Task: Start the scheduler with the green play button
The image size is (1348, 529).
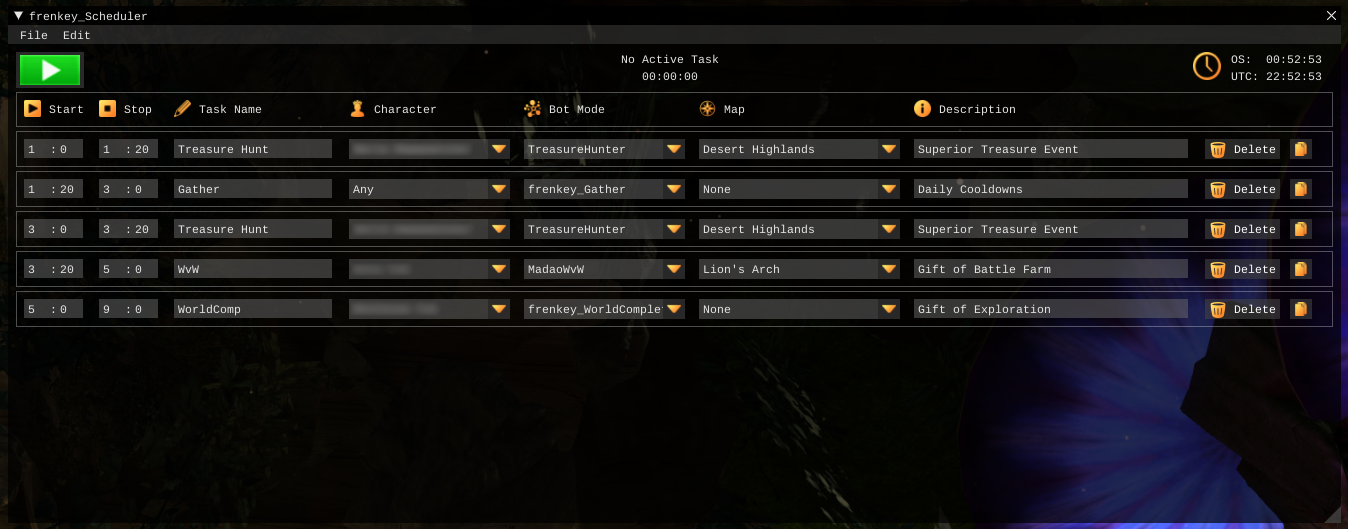Action: (x=50, y=70)
